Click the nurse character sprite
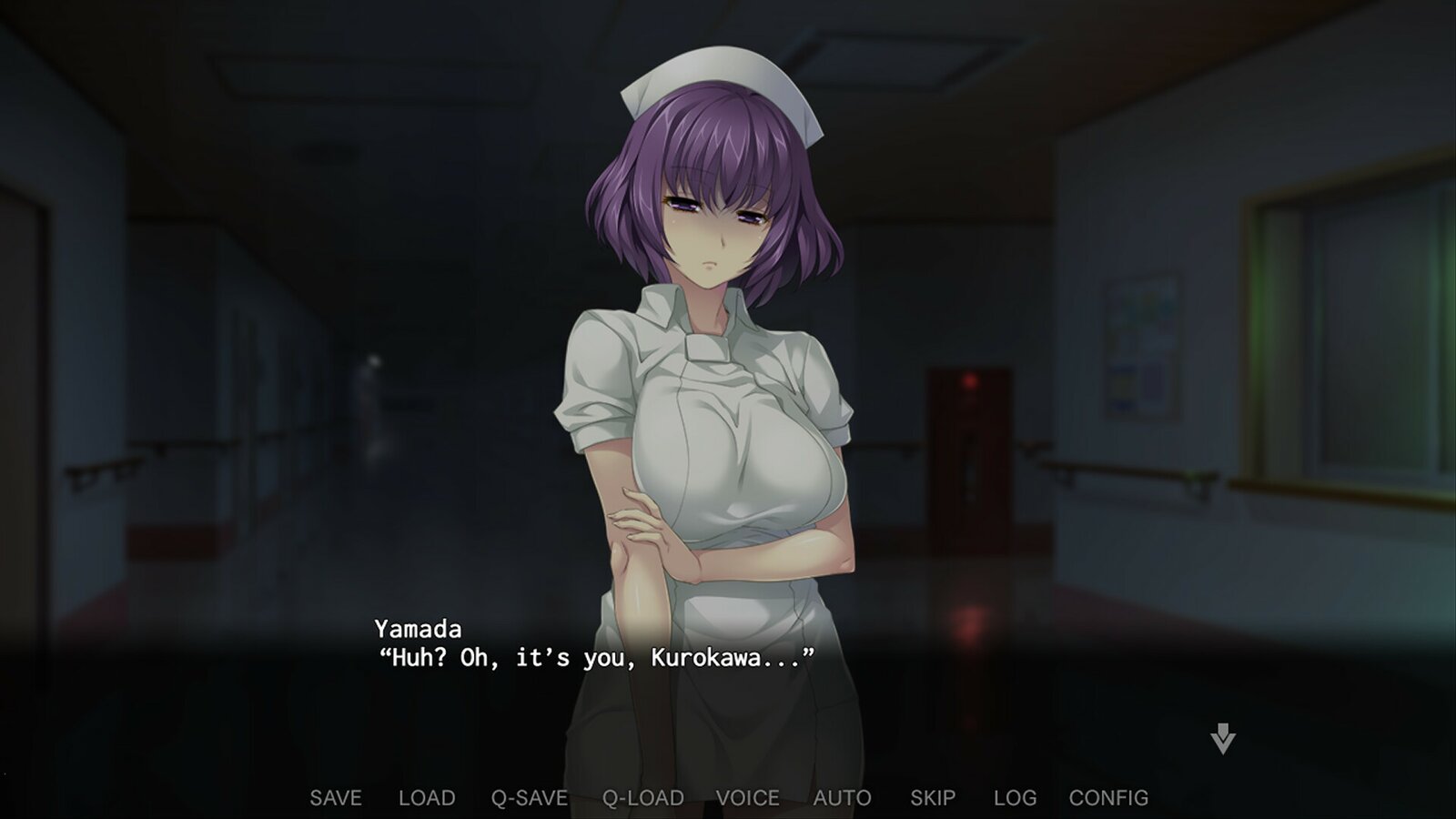The width and height of the screenshot is (1456, 819). (719, 409)
